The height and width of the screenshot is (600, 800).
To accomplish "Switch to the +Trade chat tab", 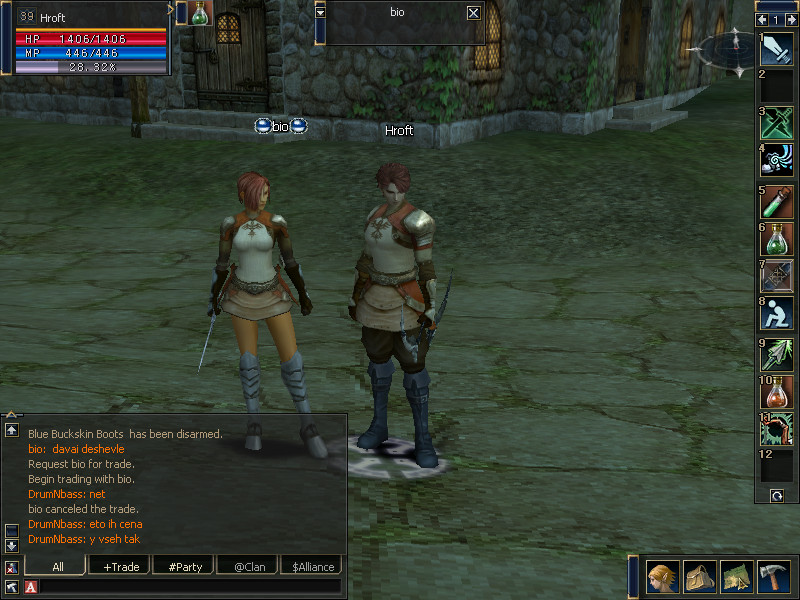I will pyautogui.click(x=121, y=566).
